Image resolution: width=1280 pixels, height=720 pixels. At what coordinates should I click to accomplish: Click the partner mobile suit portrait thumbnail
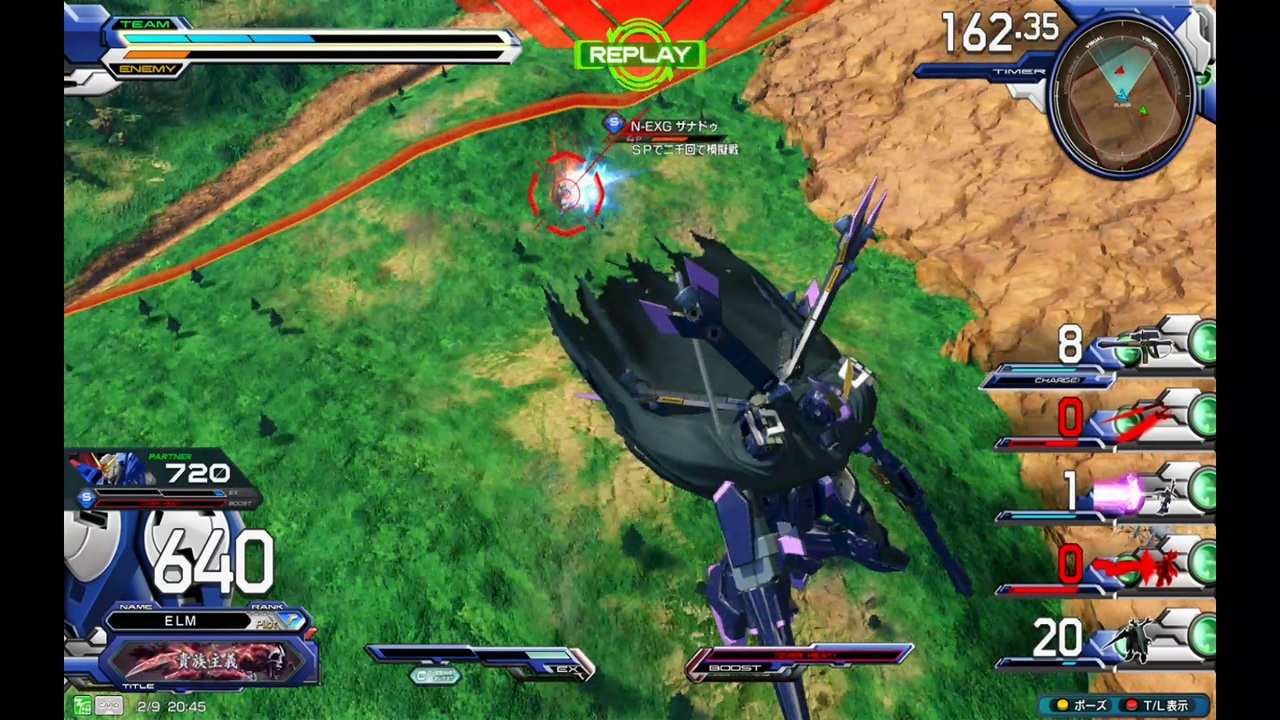(x=110, y=470)
